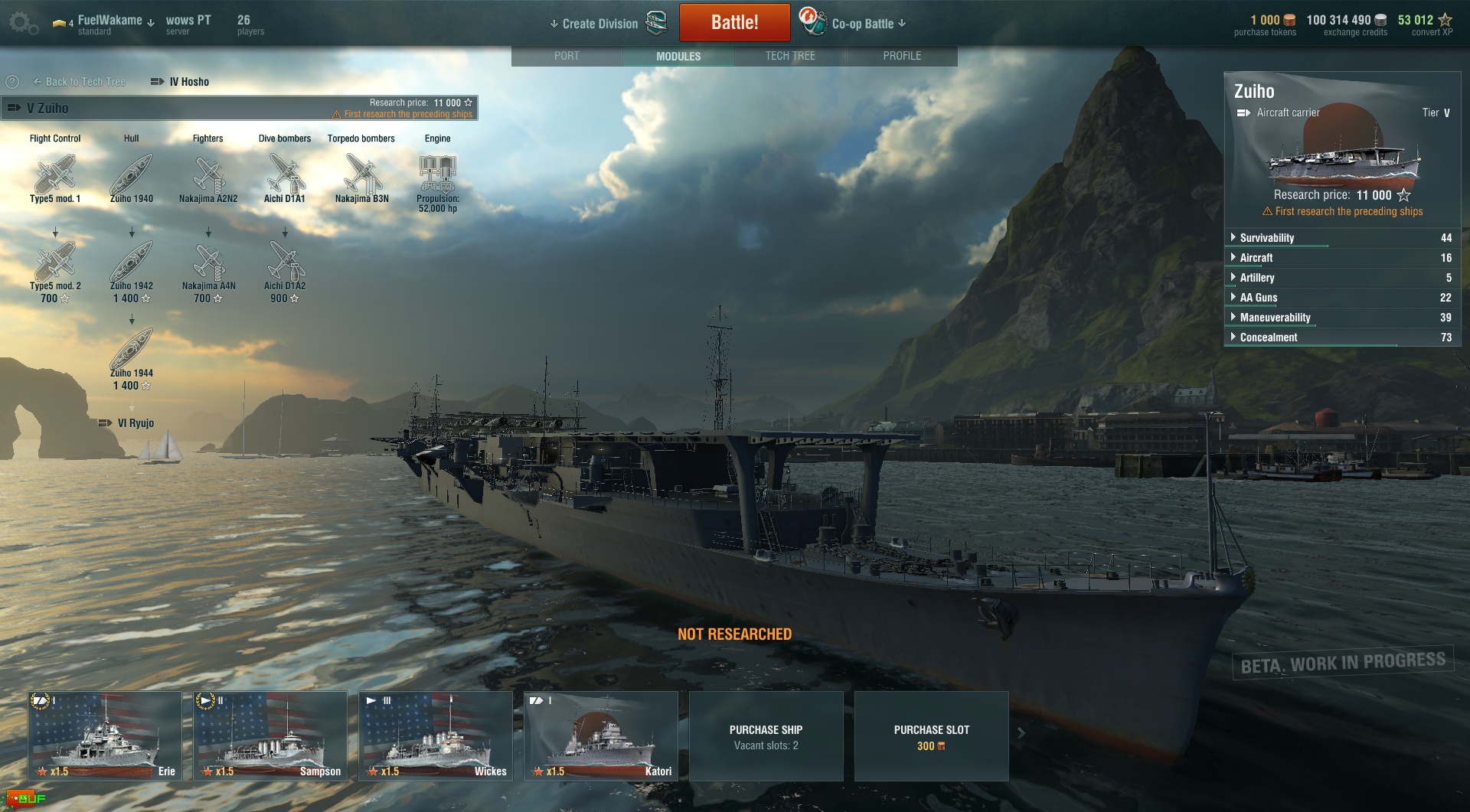Viewport: 1470px width, 812px height.
Task: Expand the Survivability stats row
Action: pyautogui.click(x=1266, y=238)
